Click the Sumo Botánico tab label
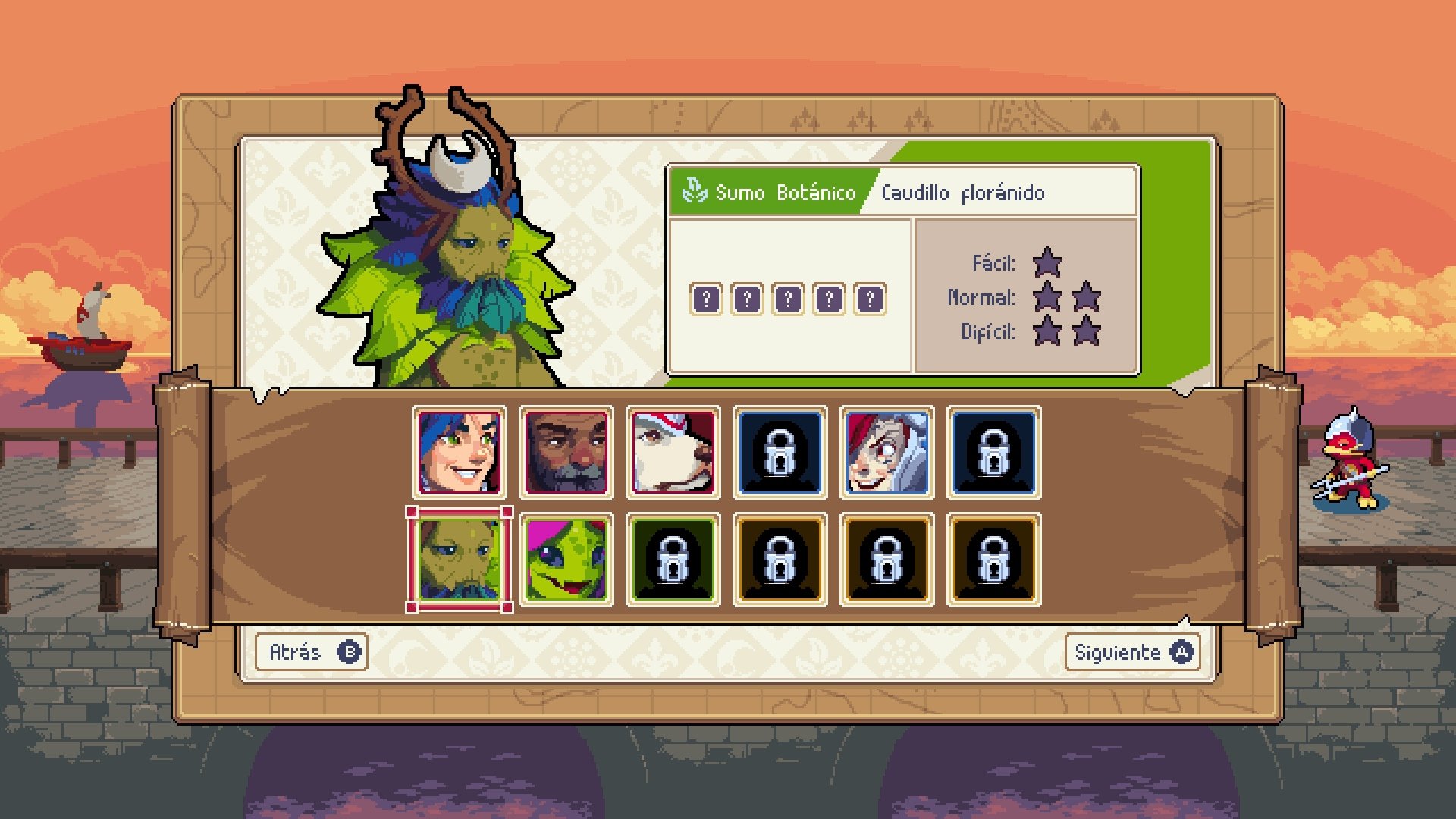The width and height of the screenshot is (1456, 819). pos(785,193)
